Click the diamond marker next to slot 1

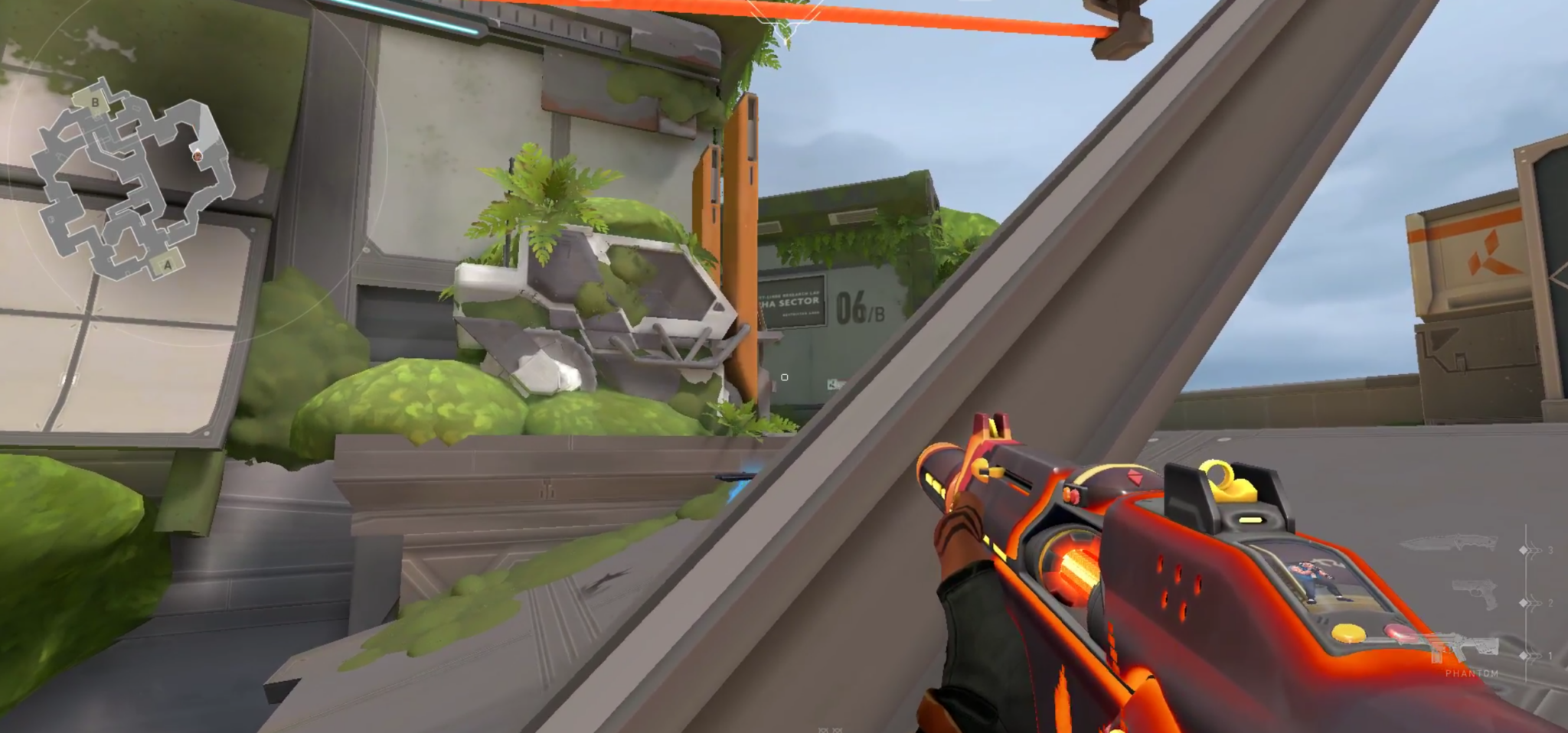(1521, 654)
